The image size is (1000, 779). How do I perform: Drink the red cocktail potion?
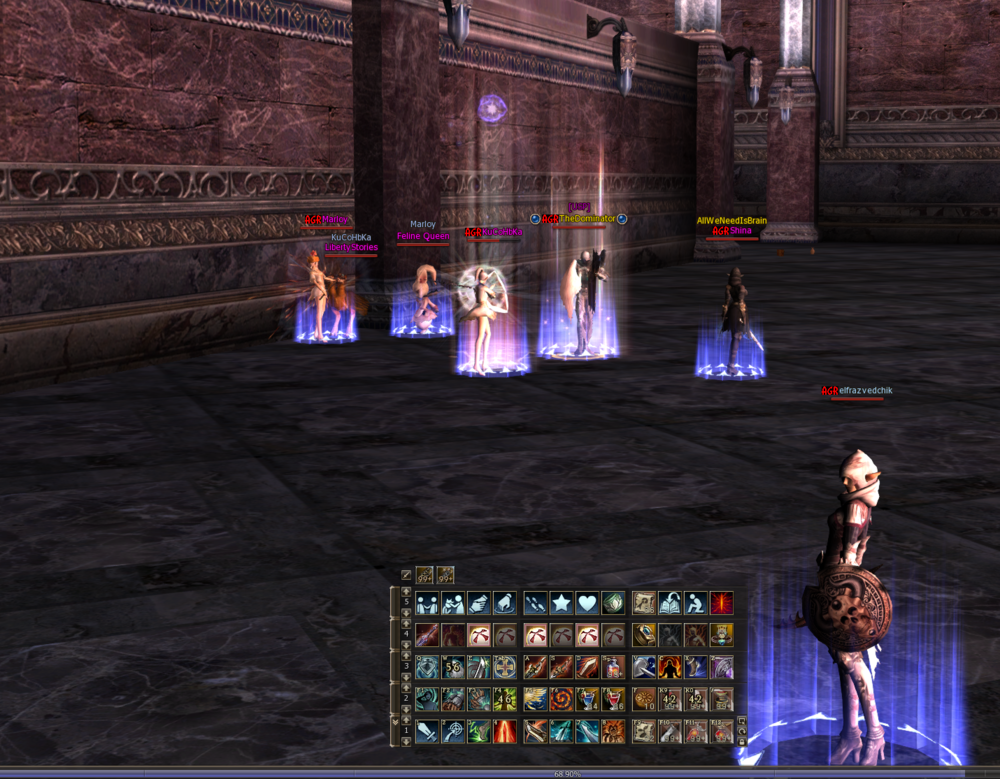click(x=613, y=699)
